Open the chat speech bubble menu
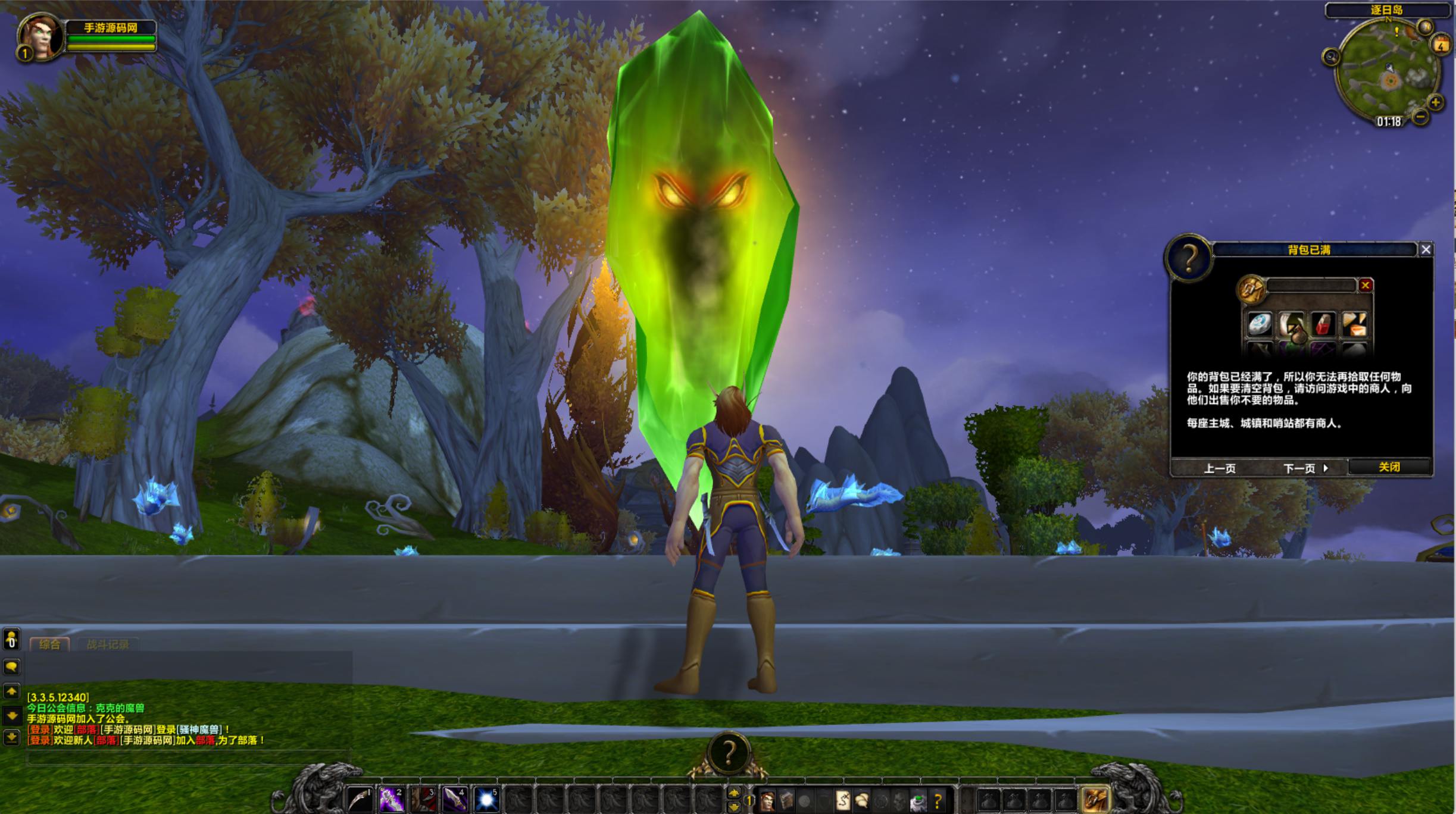Viewport: 1456px width, 814px height. pos(11,667)
